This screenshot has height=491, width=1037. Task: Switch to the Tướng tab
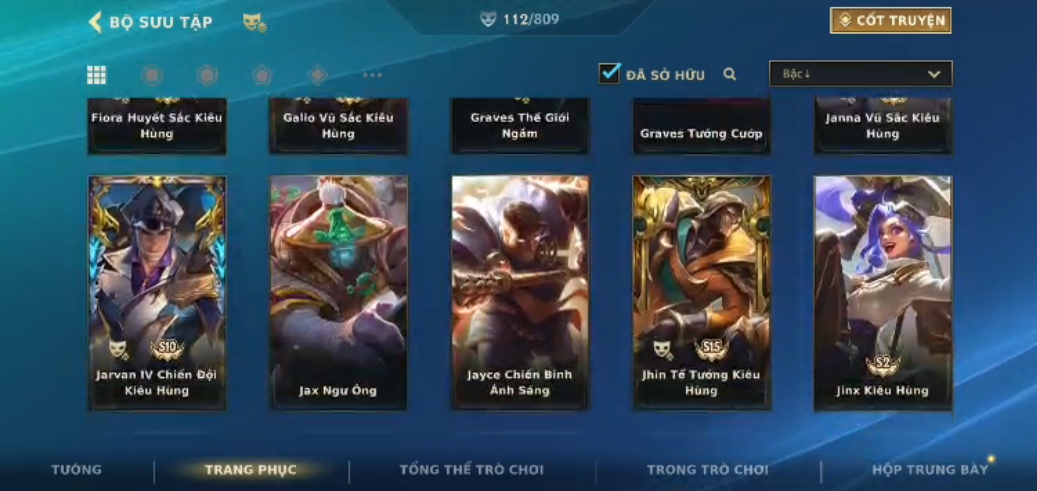tap(77, 470)
